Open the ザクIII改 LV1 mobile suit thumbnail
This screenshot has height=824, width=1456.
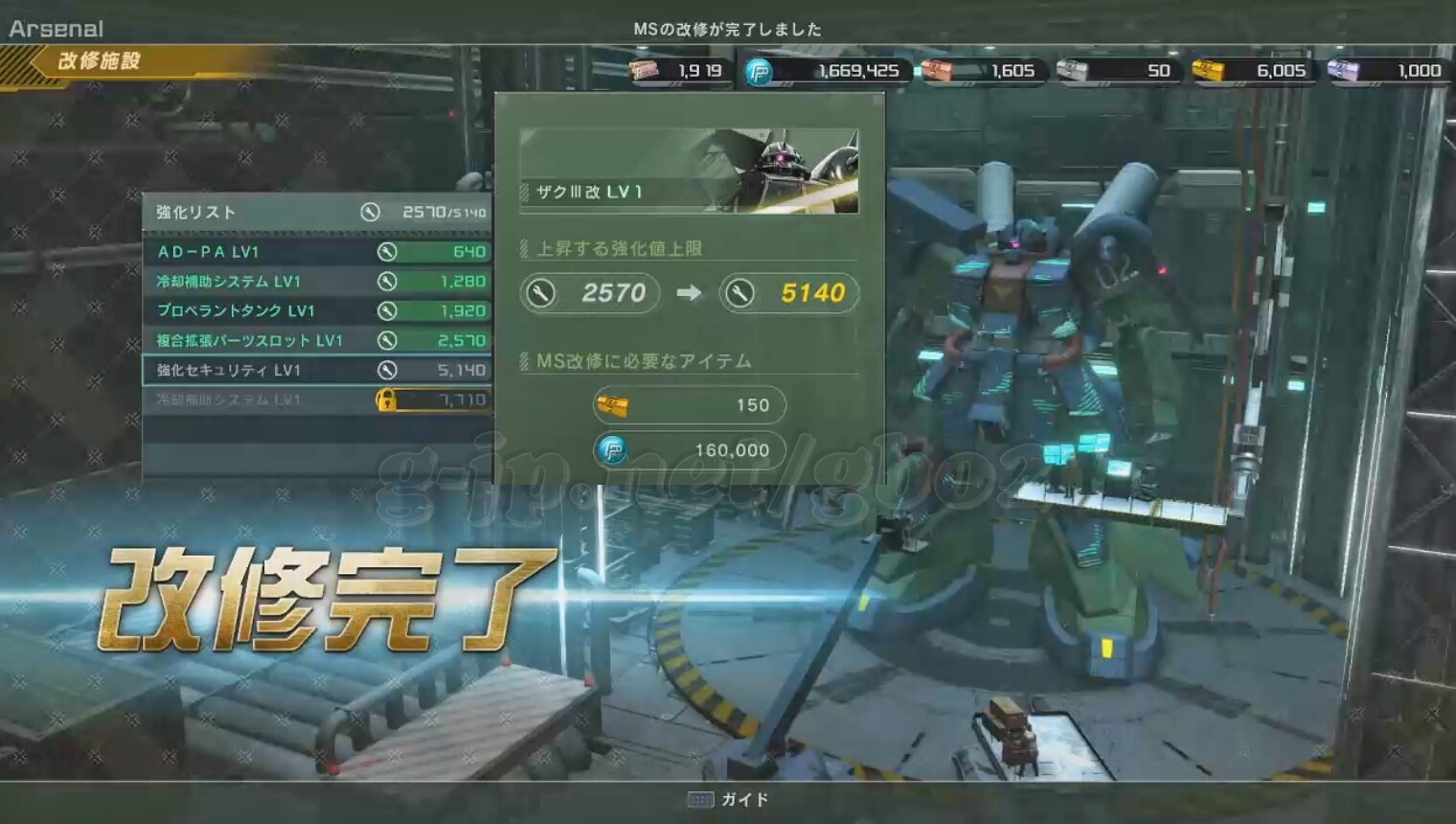689,172
